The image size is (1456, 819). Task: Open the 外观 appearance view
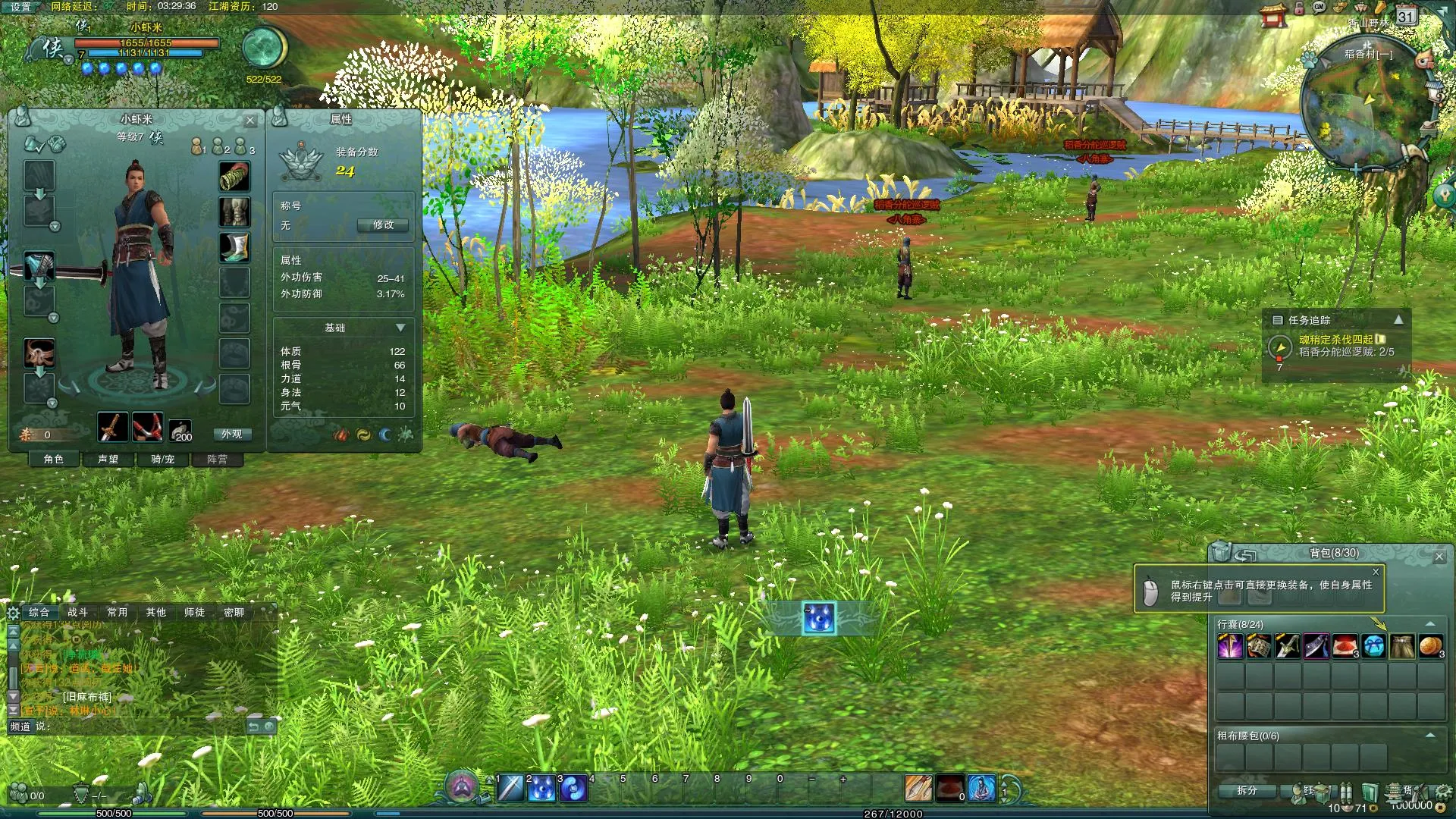[231, 435]
